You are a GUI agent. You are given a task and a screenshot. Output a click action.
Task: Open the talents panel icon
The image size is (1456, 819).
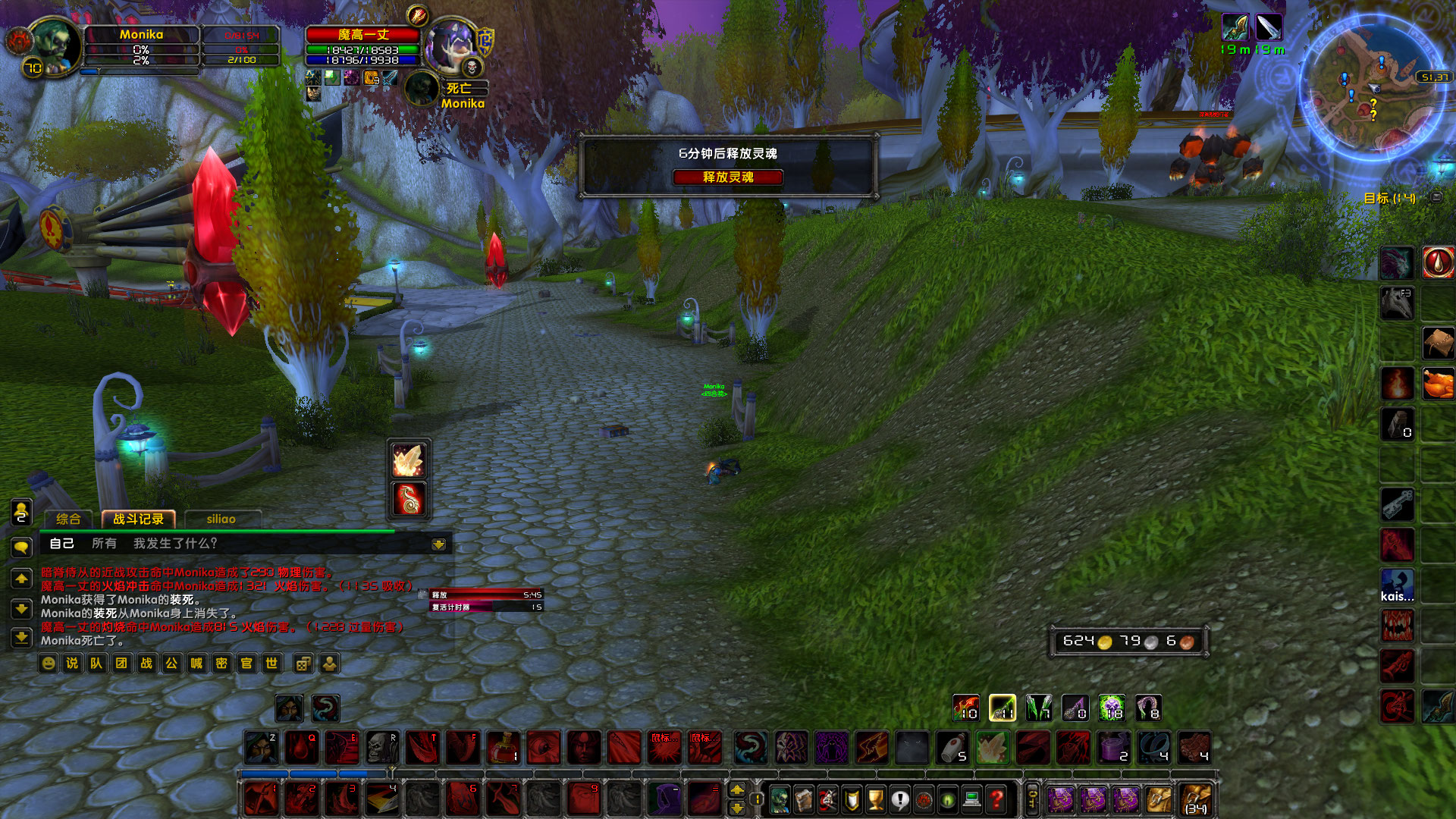(x=827, y=798)
